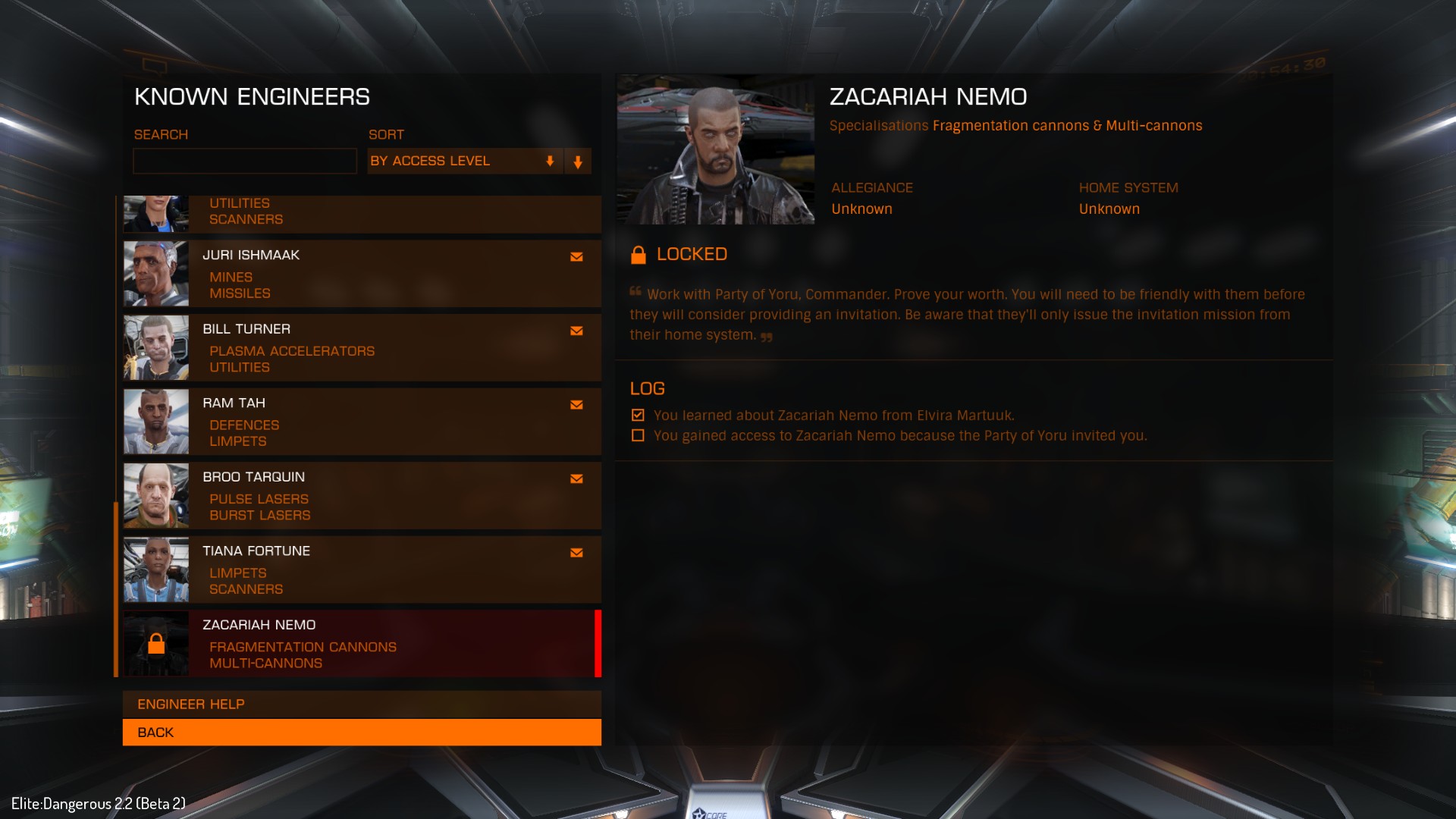Viewport: 1456px width, 819px height.
Task: Choose the Bill Turner engineer entry
Action: (x=362, y=347)
